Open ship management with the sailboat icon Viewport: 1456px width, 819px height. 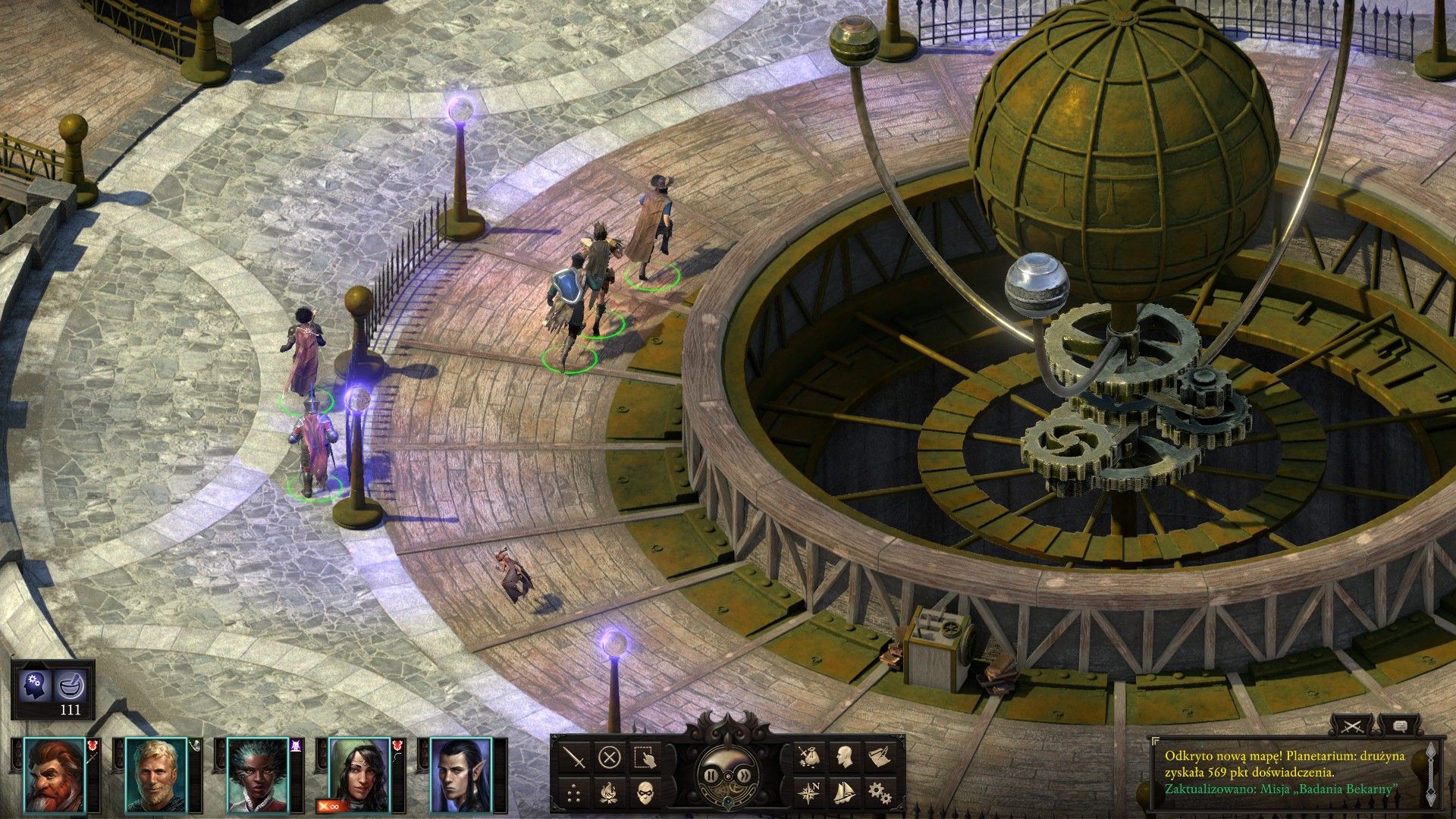[x=844, y=793]
